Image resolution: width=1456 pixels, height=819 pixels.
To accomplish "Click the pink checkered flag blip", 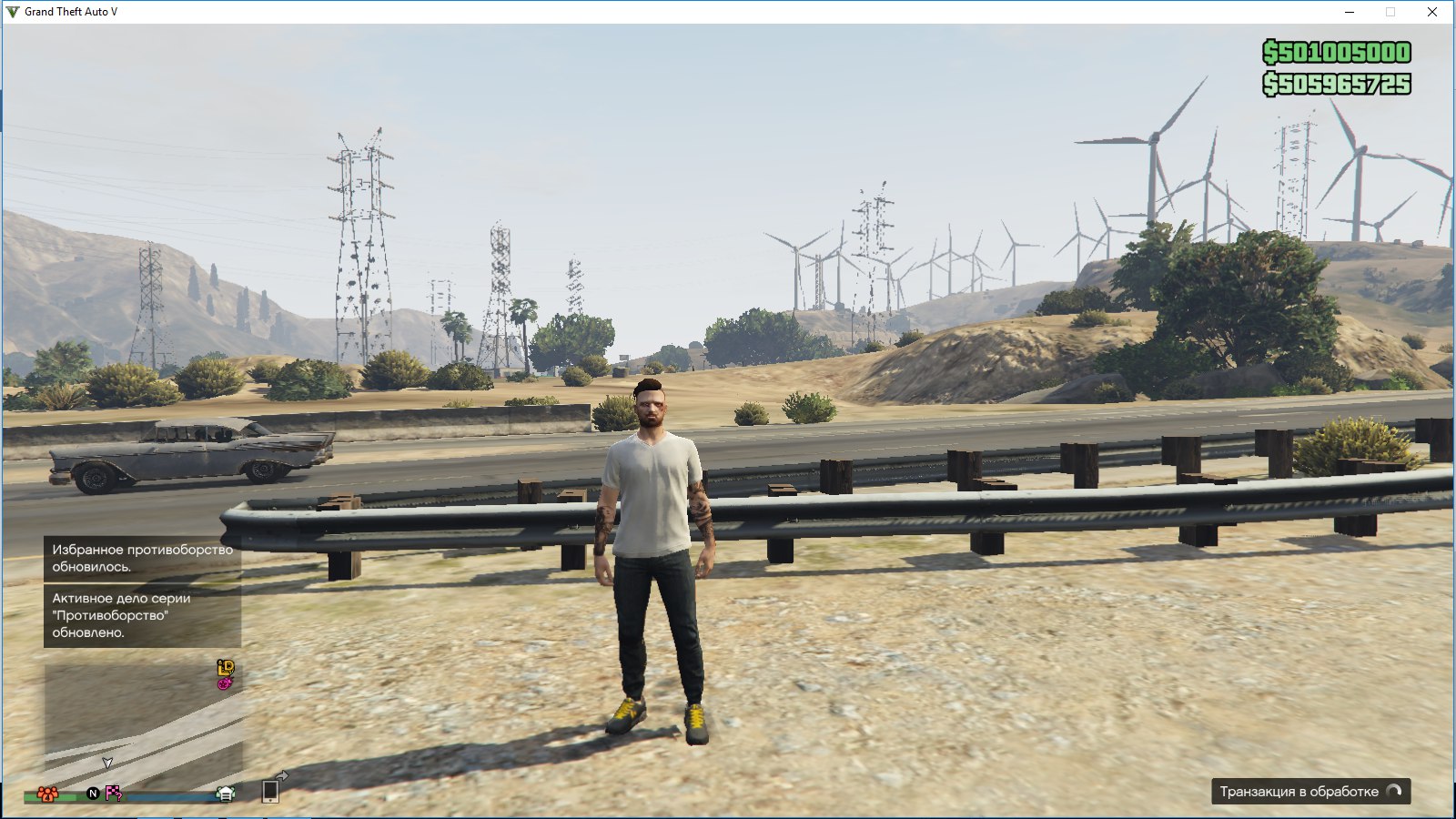I will (x=113, y=793).
